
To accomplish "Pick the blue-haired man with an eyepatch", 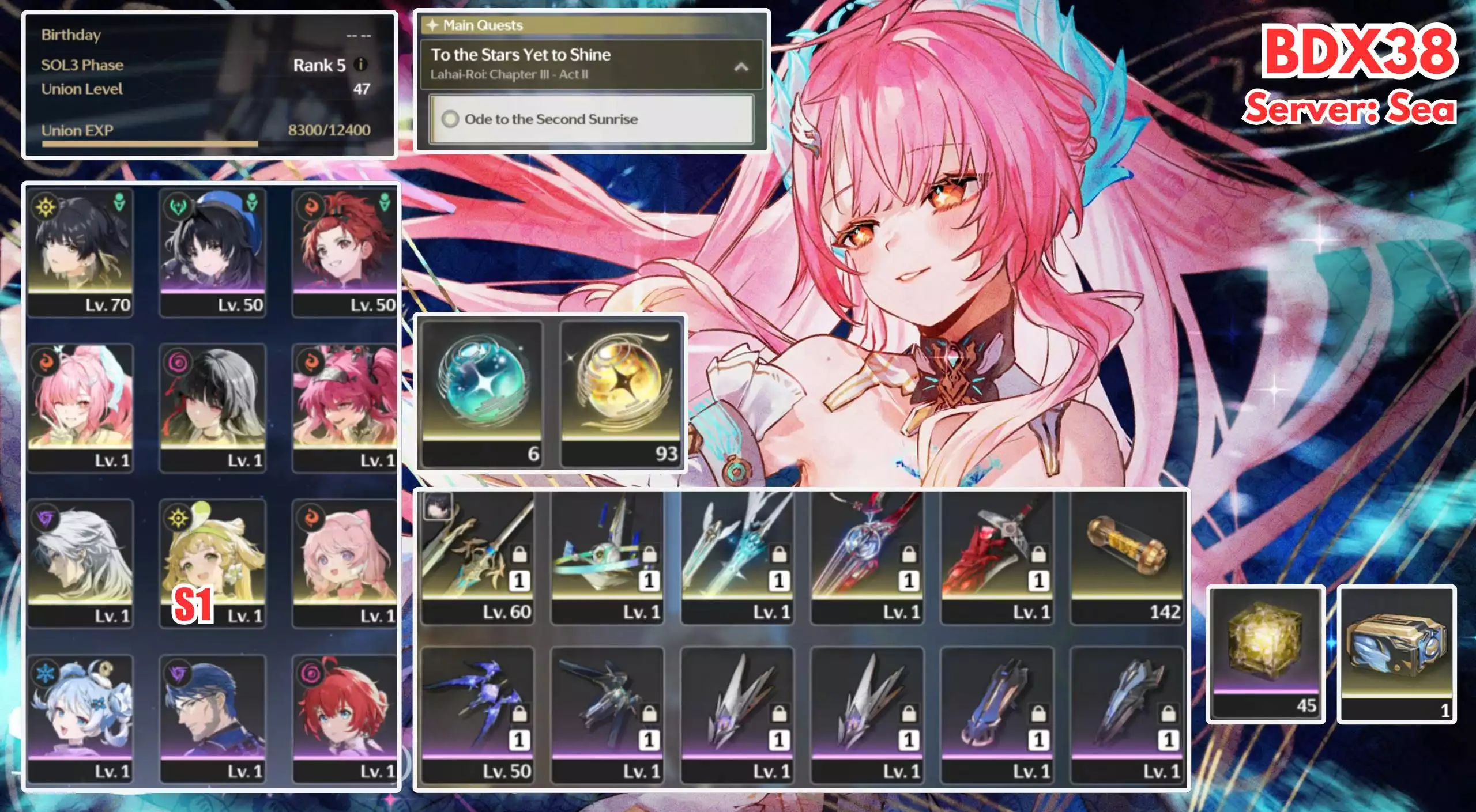I will point(213,719).
